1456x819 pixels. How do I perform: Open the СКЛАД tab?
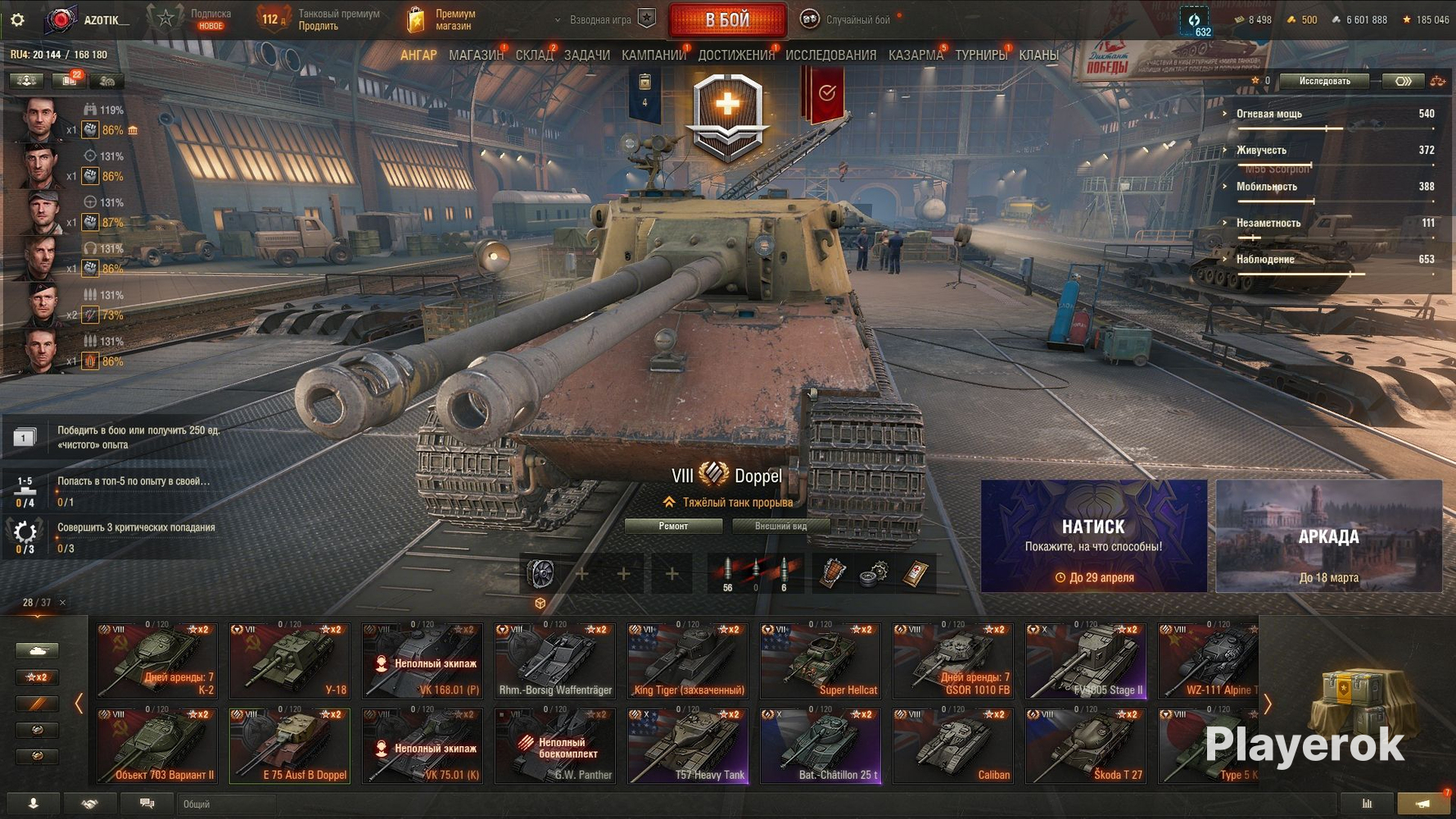534,56
